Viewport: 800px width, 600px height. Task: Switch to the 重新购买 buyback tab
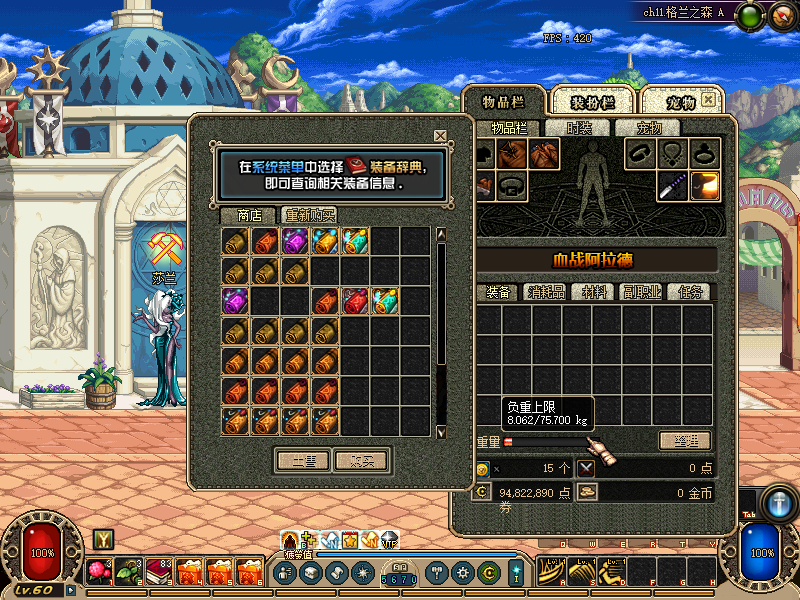point(309,215)
